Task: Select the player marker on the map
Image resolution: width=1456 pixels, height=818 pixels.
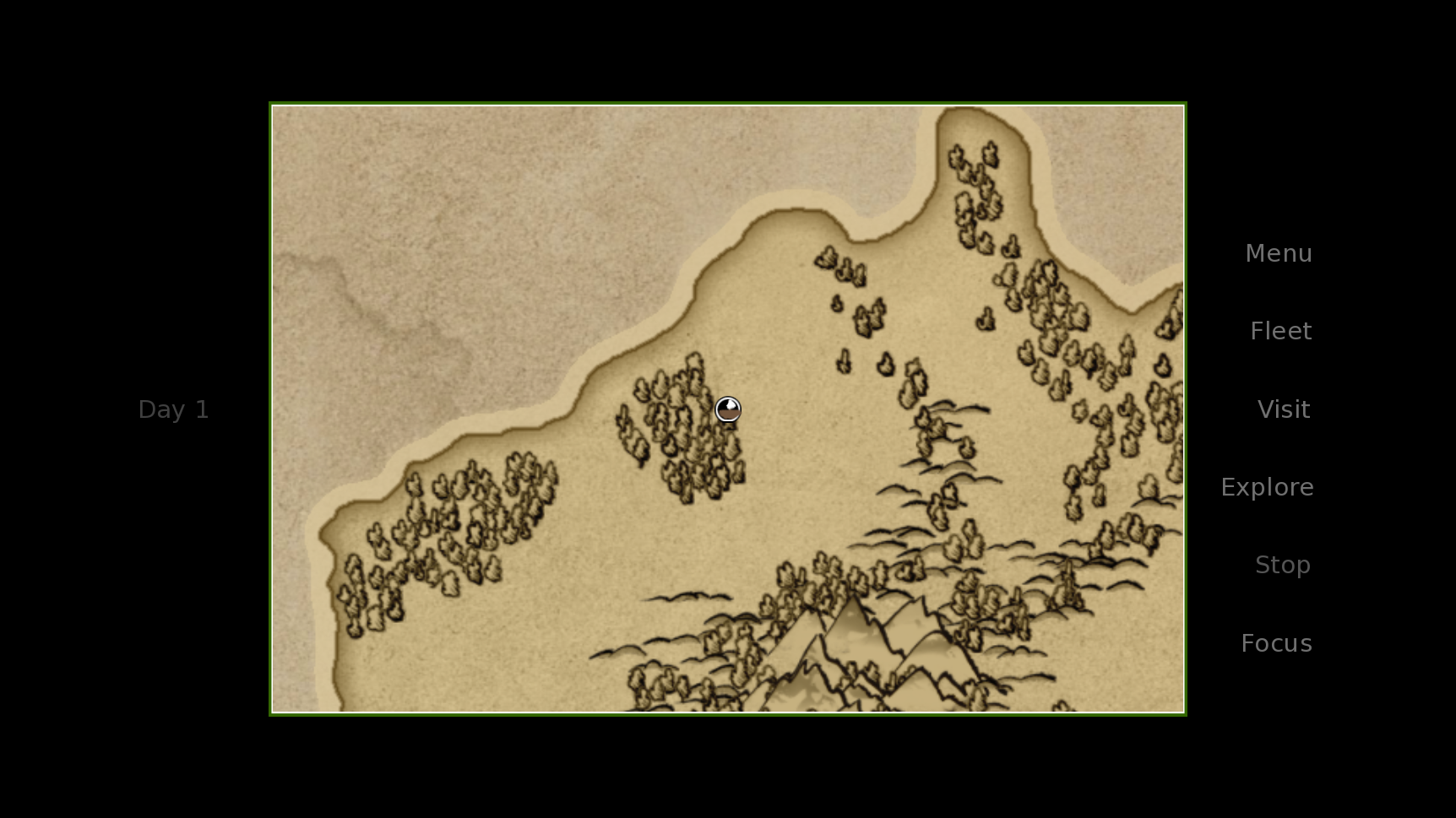Action: click(728, 409)
